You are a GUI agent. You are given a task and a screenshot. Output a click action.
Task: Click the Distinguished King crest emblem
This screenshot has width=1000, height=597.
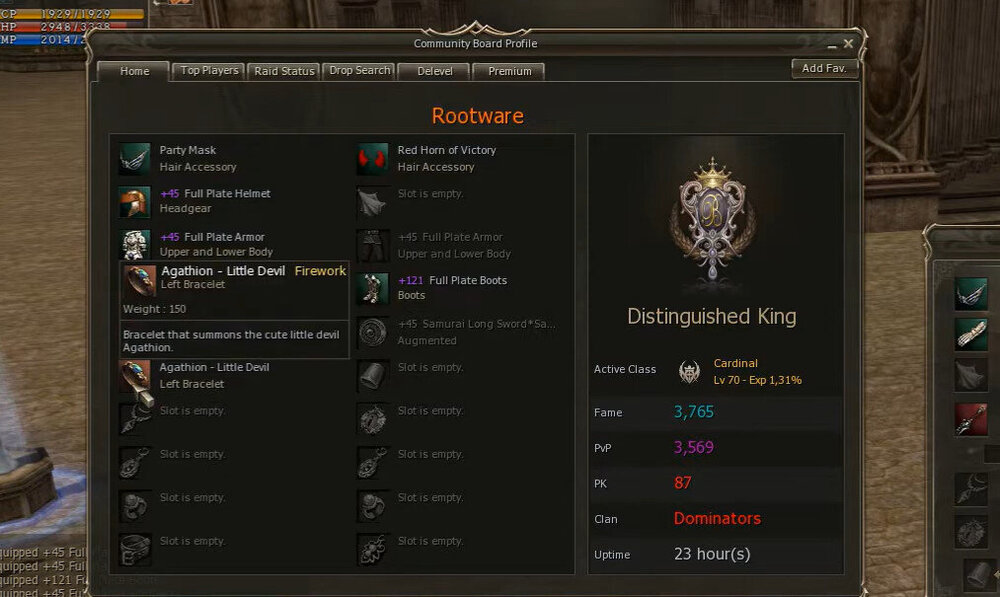point(713,225)
